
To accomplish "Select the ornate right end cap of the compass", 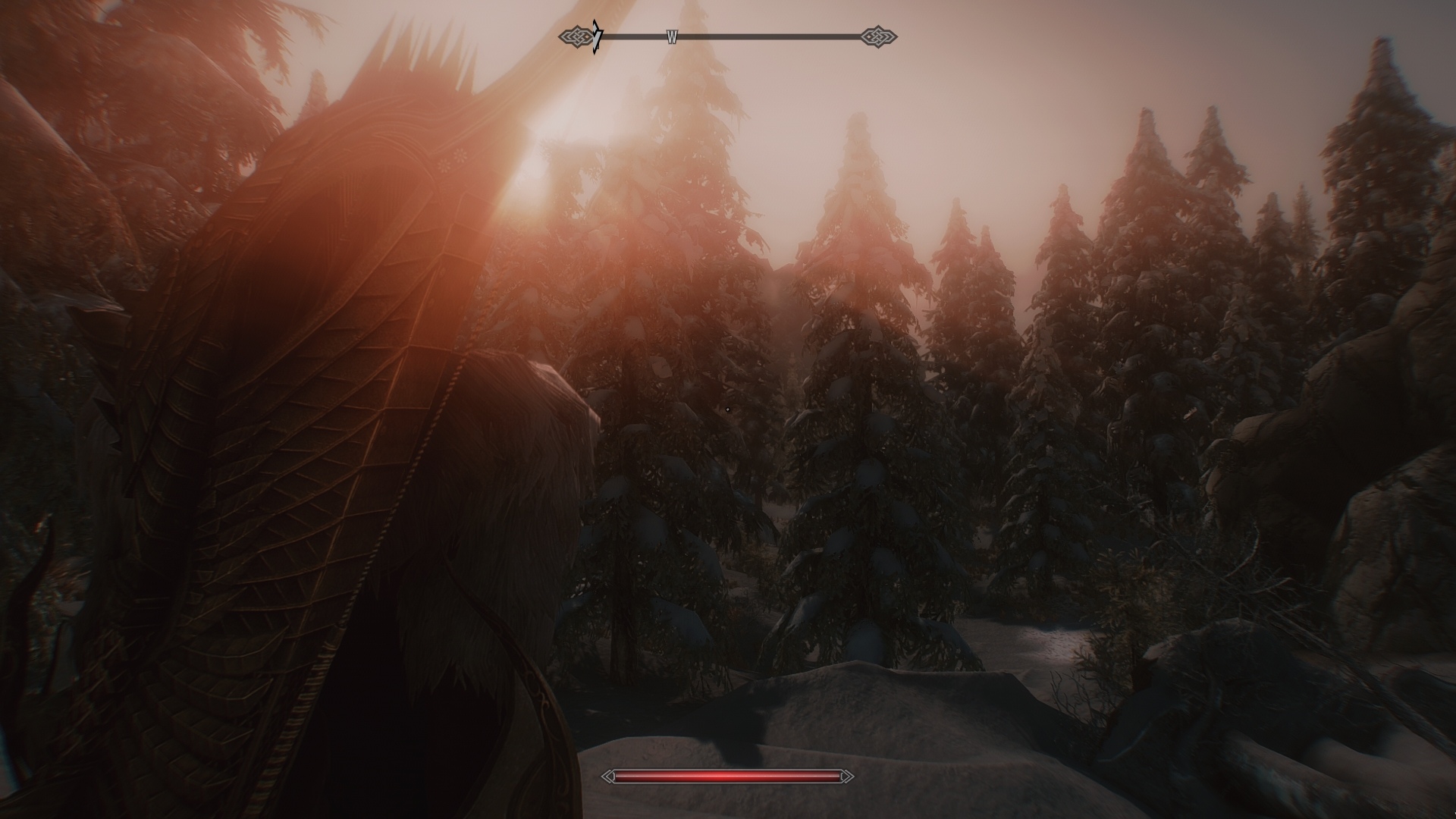I will pos(878,35).
